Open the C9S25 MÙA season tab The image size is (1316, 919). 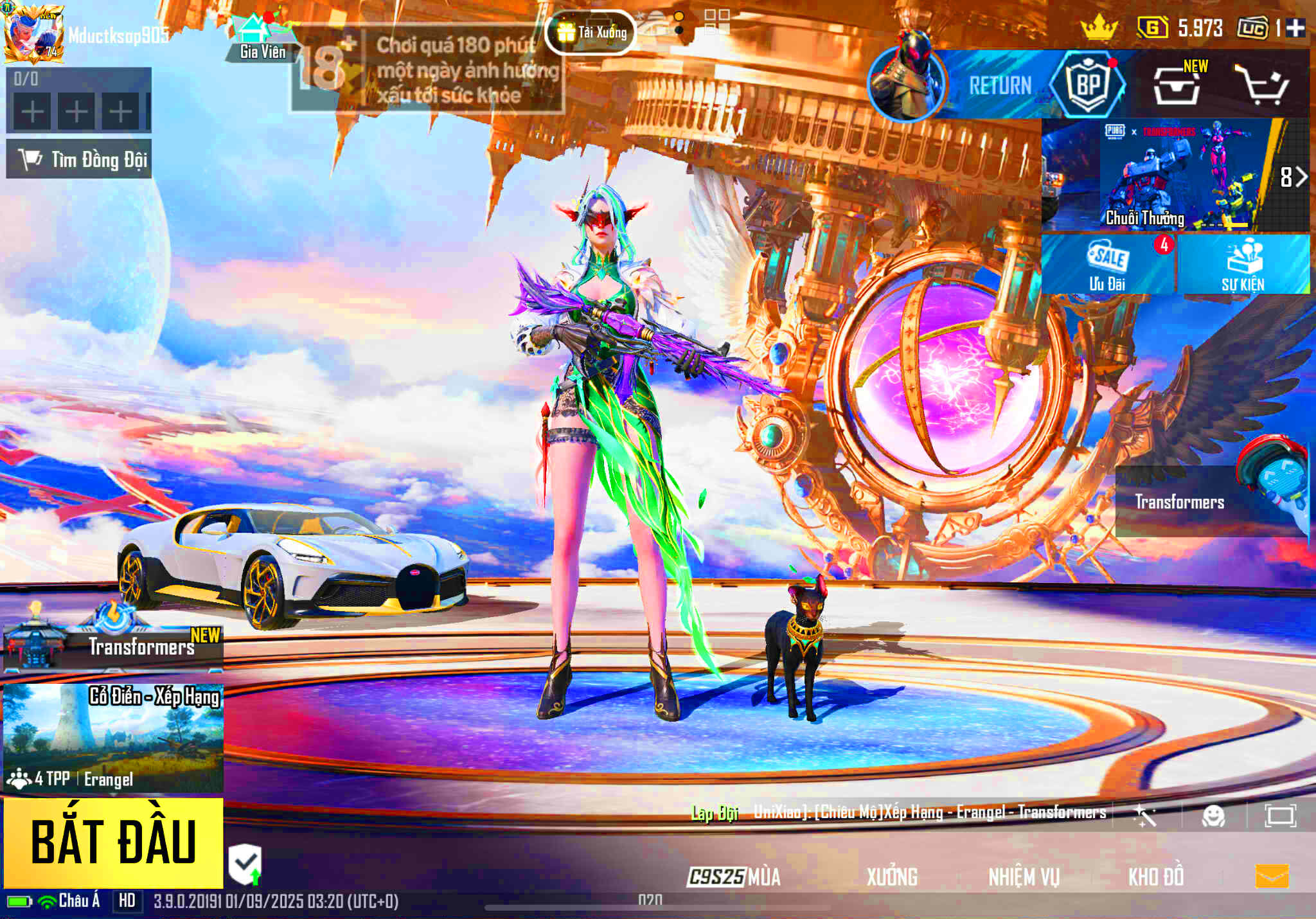click(x=734, y=877)
